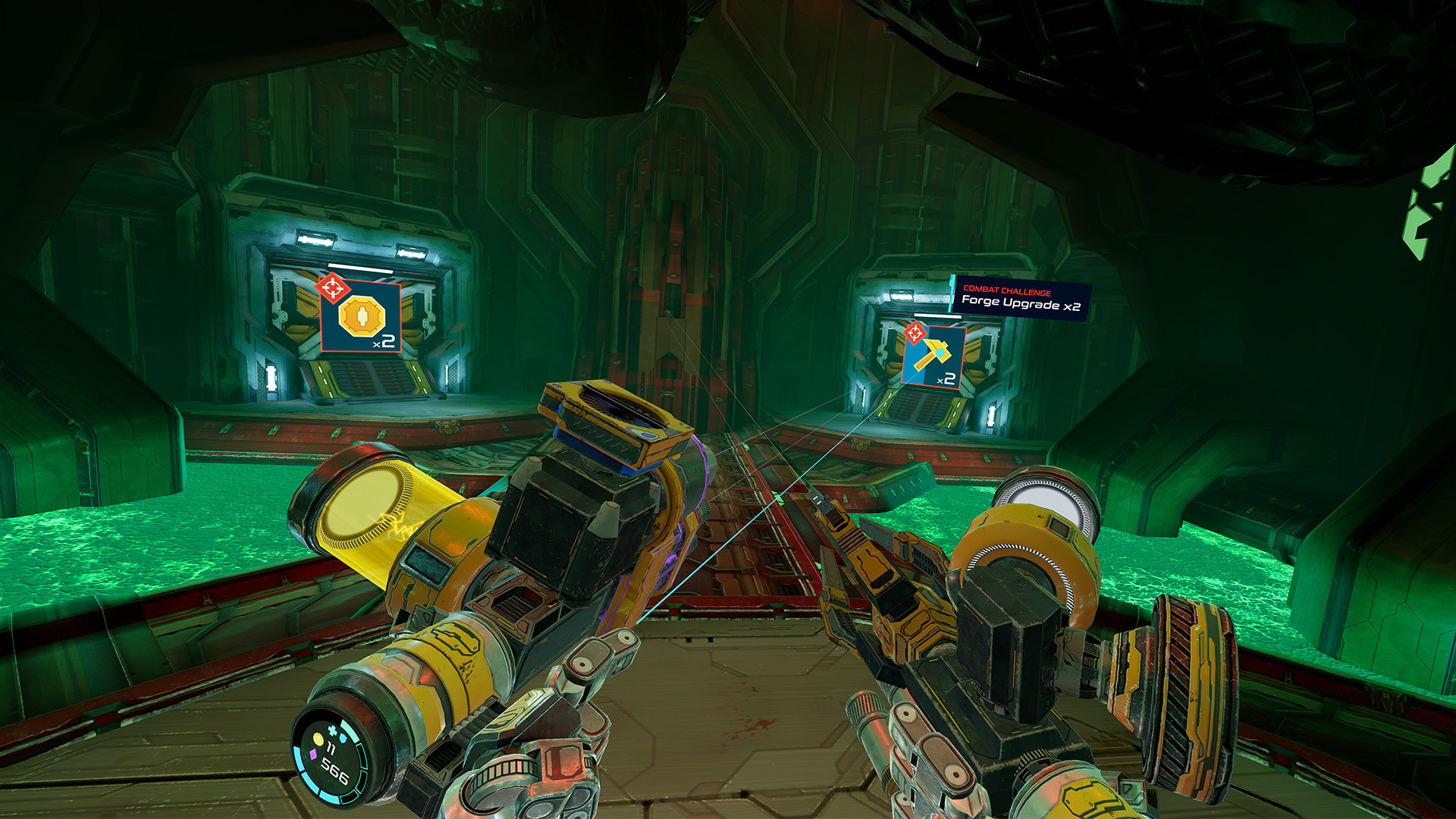Click the teal plus icon atop the wrist gauge

click(332, 730)
